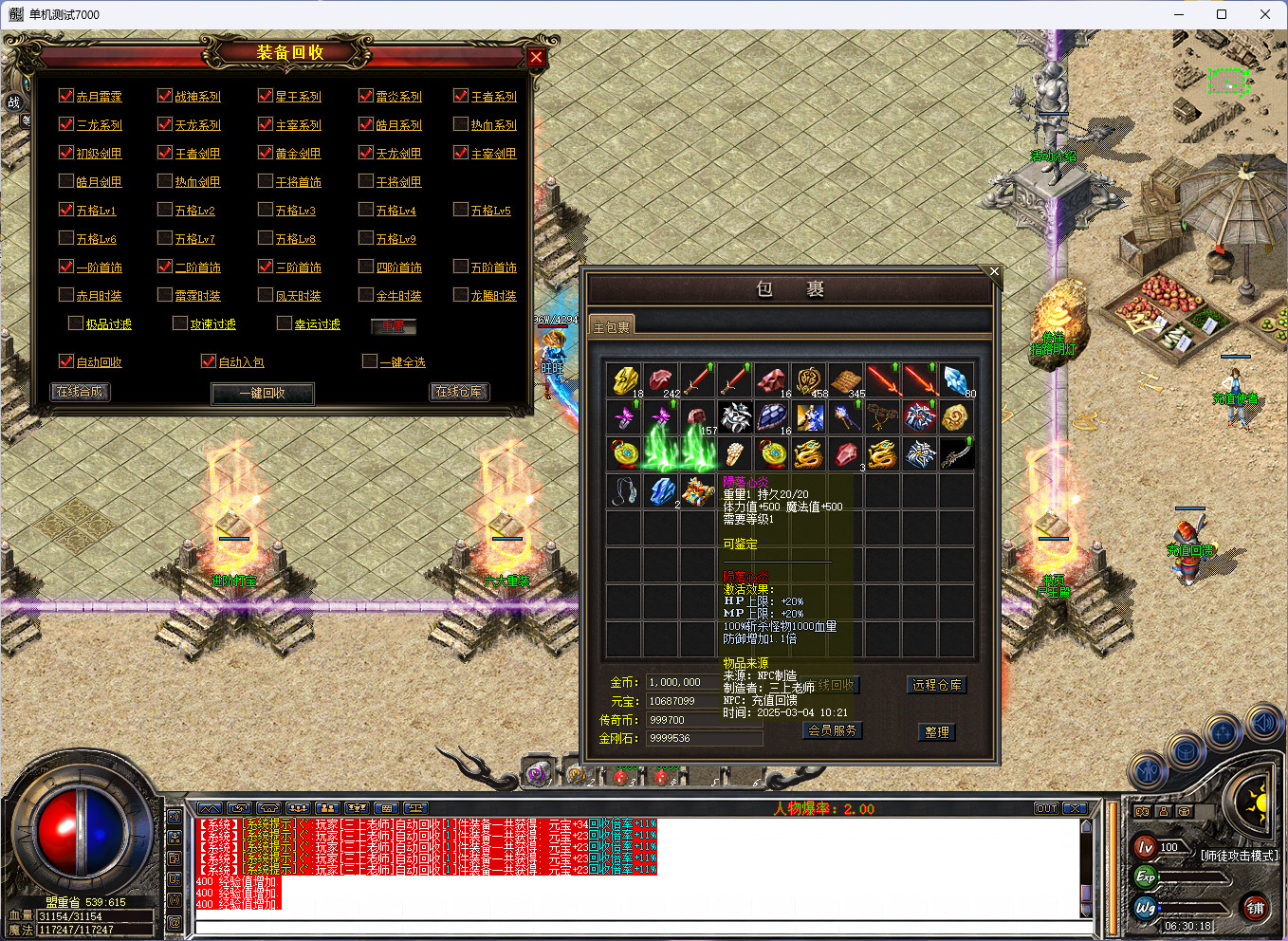1288x941 pixels.
Task: Select the blue crystal stack of 80
Action: (x=957, y=379)
